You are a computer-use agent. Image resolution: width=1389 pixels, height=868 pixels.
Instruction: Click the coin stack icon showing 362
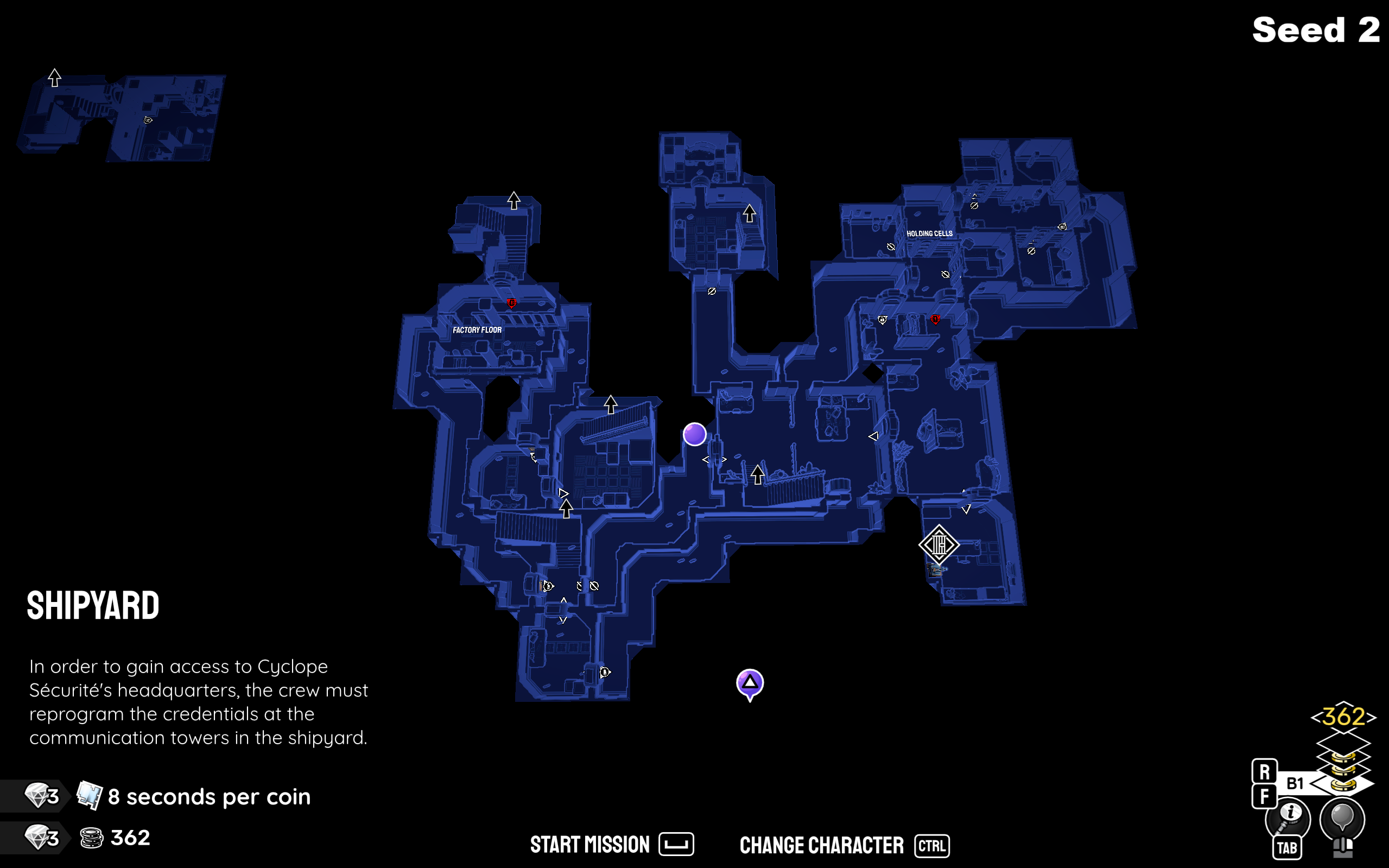click(92, 838)
